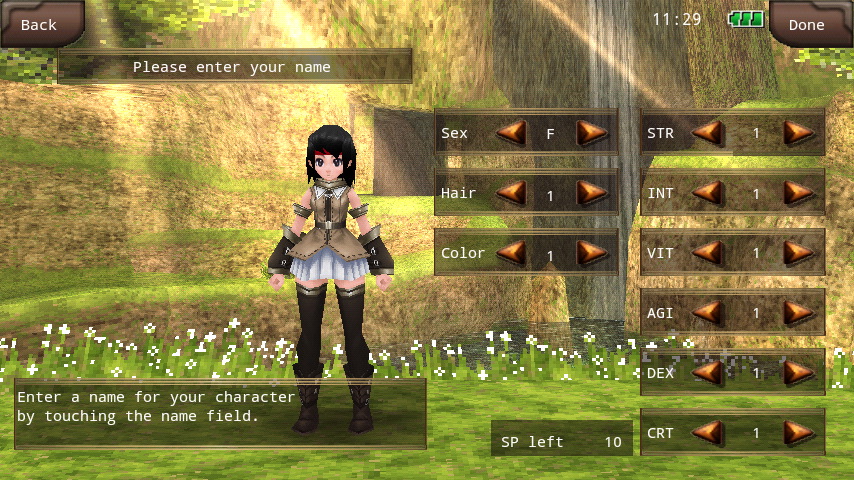
Task: Change Sex using the left arrow
Action: [x=512, y=132]
